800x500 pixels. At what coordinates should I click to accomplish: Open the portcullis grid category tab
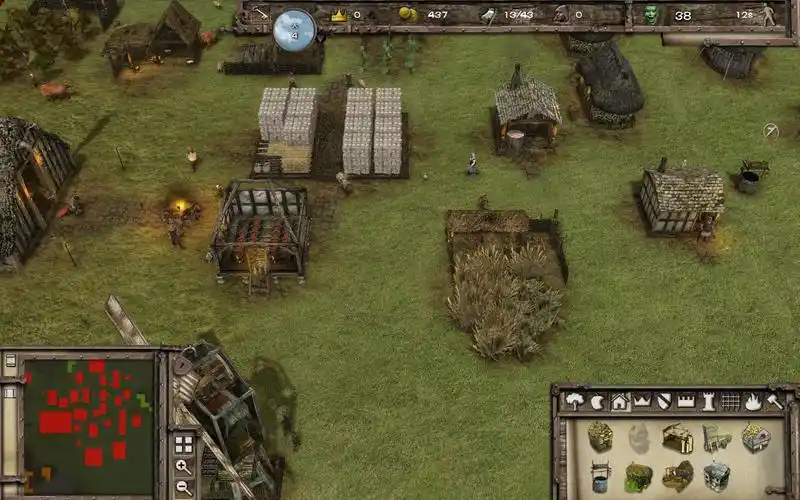point(730,401)
